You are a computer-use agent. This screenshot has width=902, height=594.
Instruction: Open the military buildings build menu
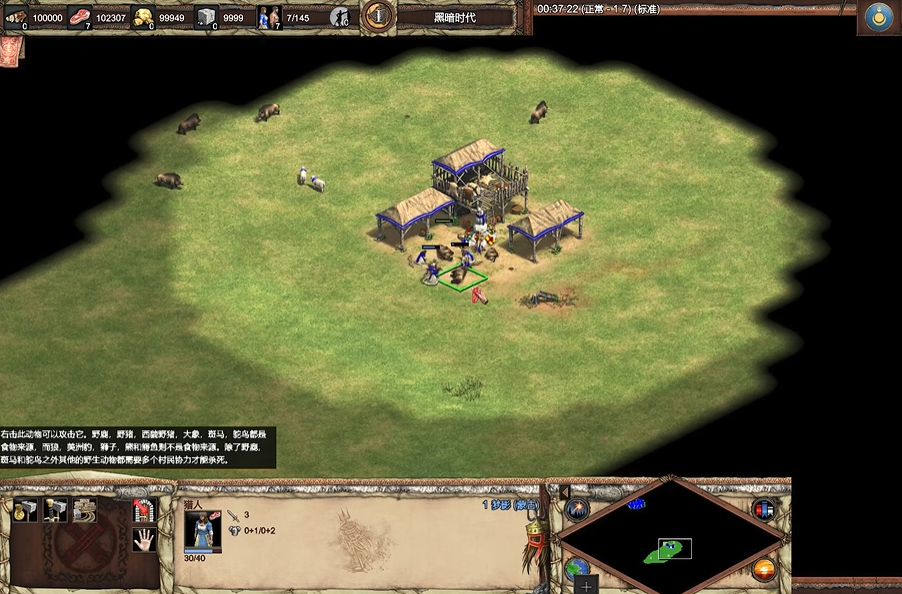pyautogui.click(x=54, y=510)
